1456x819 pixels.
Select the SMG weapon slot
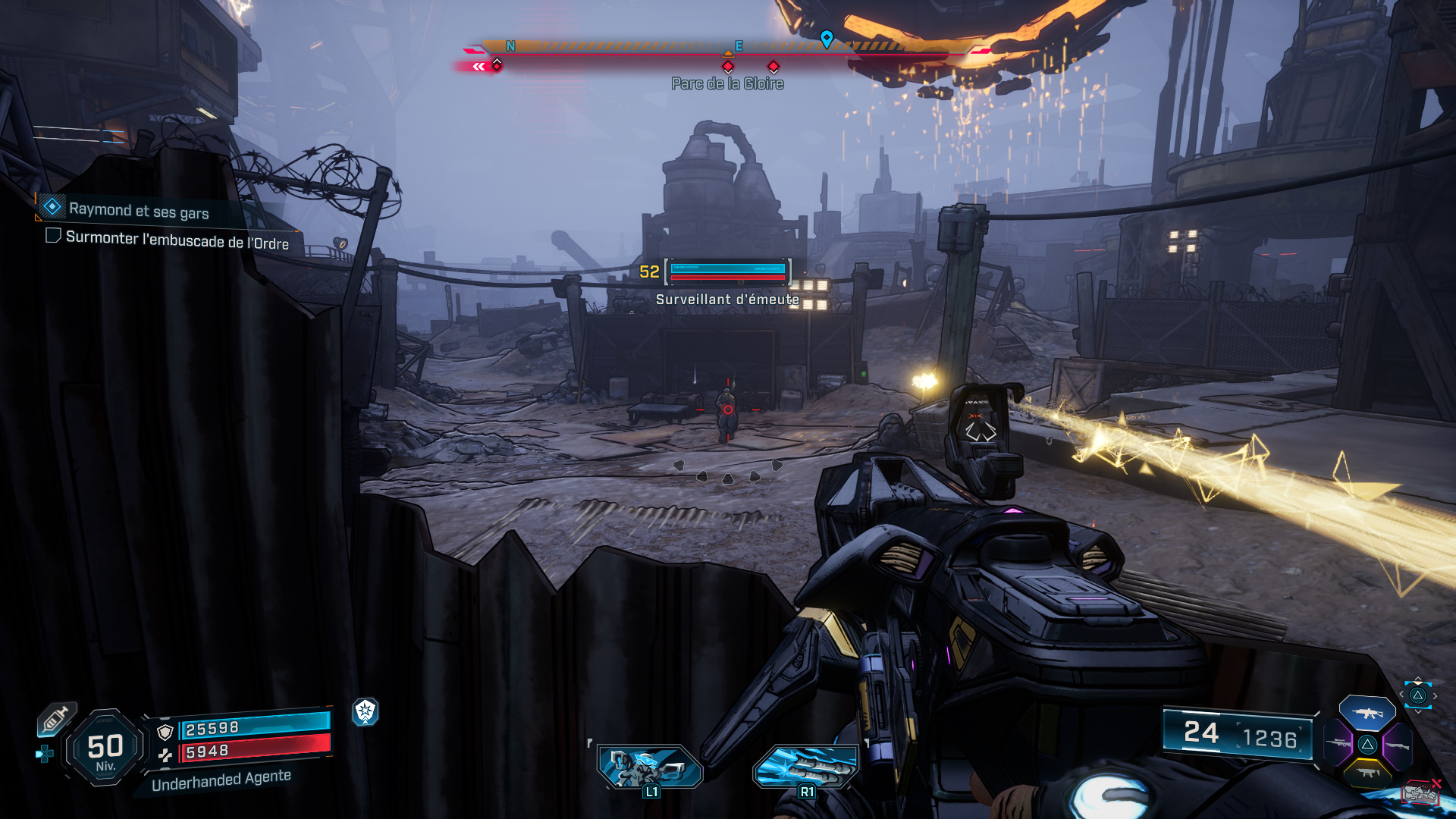[x=1368, y=773]
